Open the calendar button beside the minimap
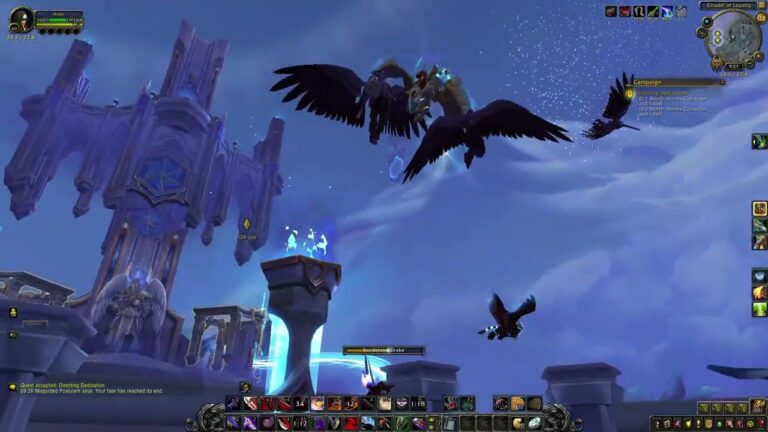This screenshot has width=768, height=432. pos(761,18)
